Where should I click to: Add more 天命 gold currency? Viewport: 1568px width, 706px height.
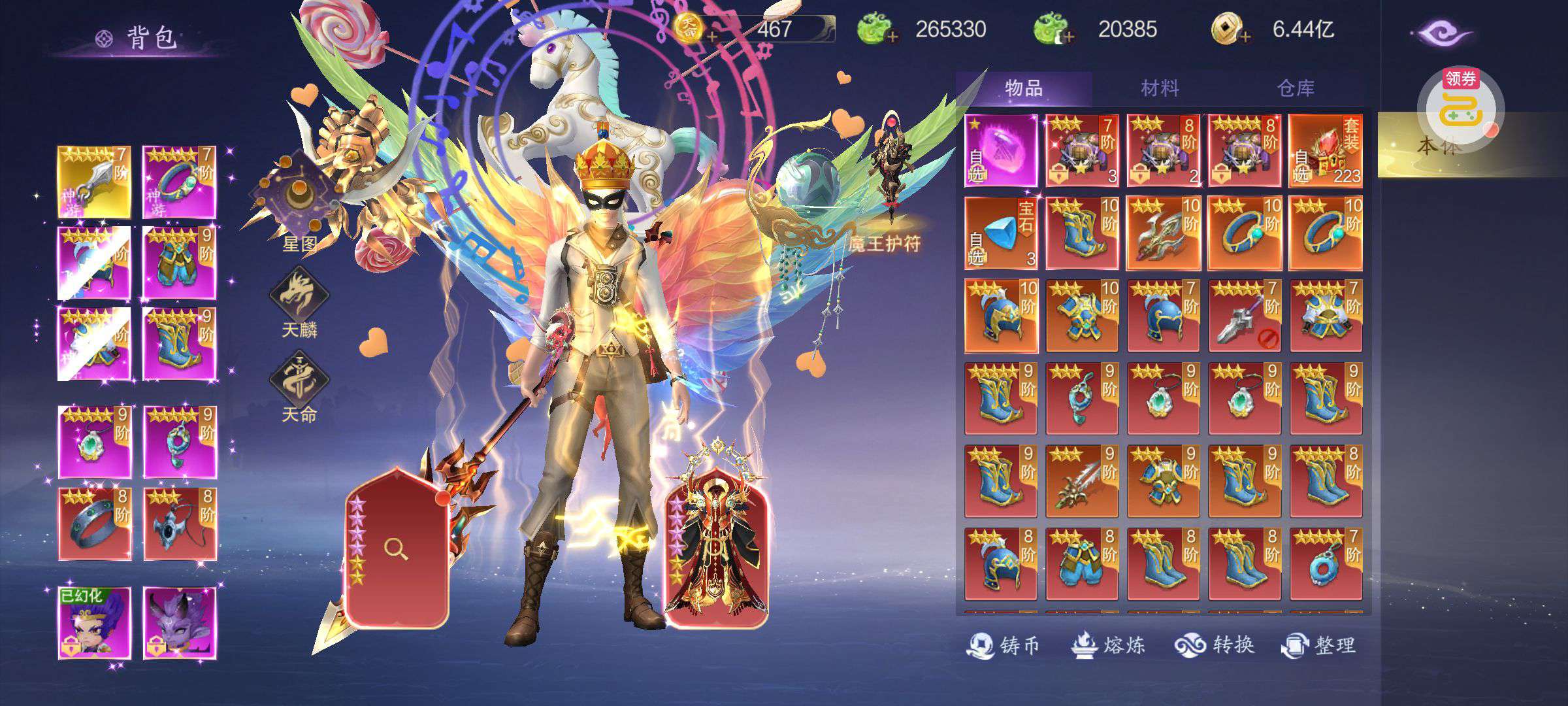pos(711,37)
